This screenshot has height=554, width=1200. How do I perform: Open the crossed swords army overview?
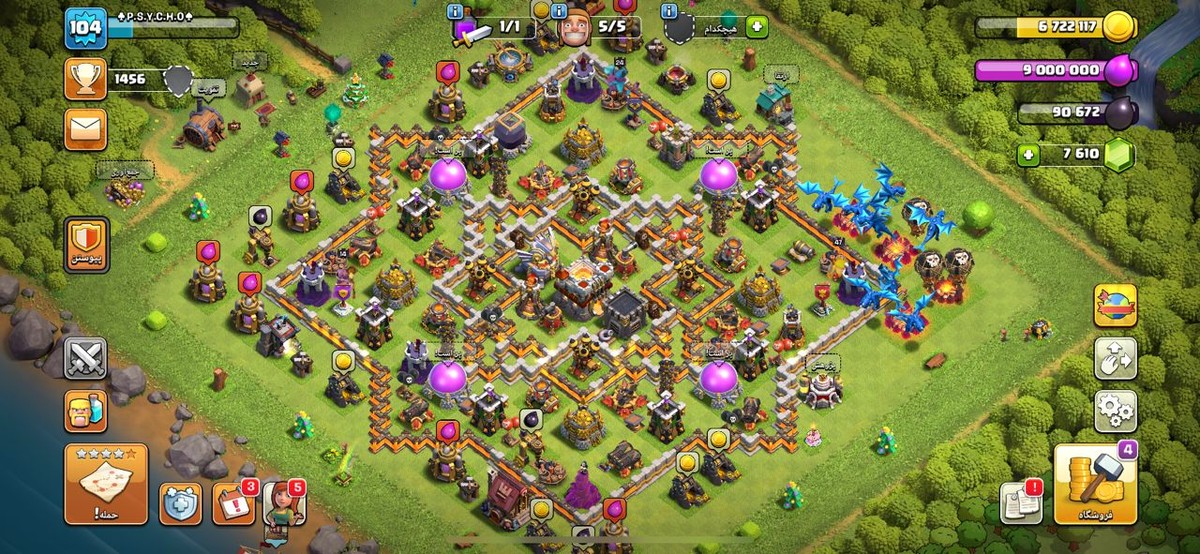click(85, 358)
